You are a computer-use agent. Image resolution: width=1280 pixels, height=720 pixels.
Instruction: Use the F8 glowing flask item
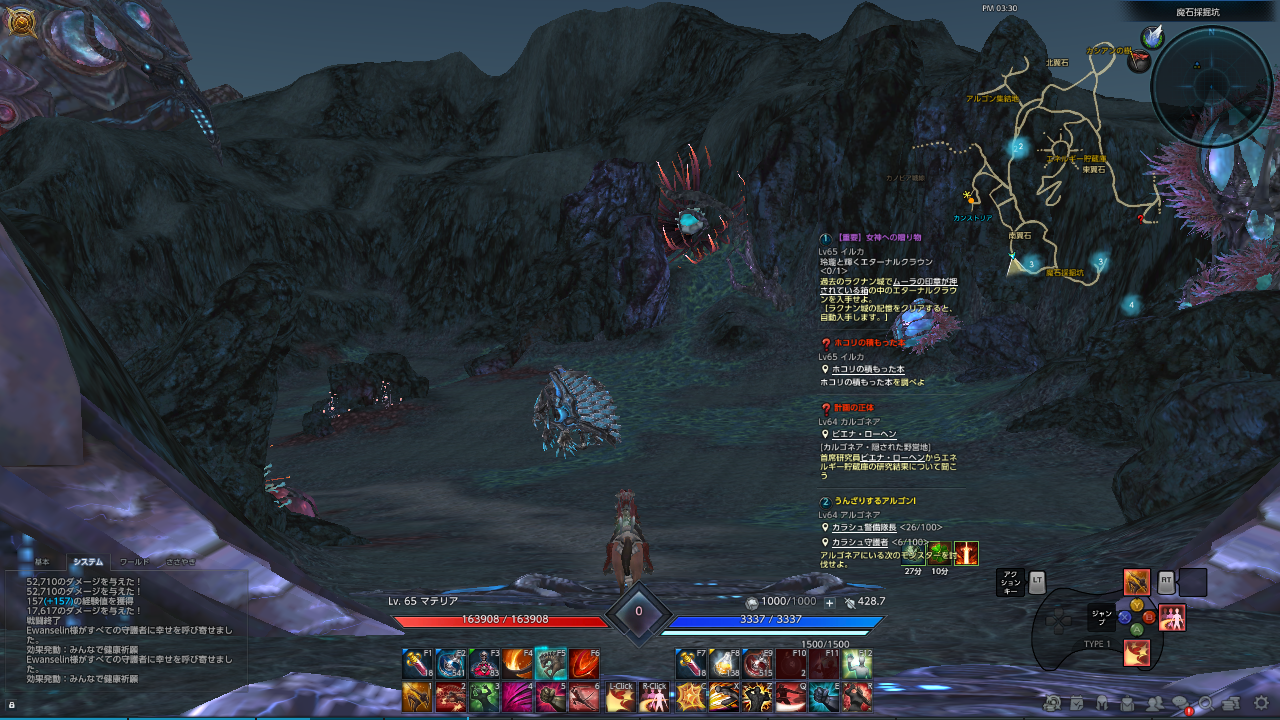(x=723, y=663)
